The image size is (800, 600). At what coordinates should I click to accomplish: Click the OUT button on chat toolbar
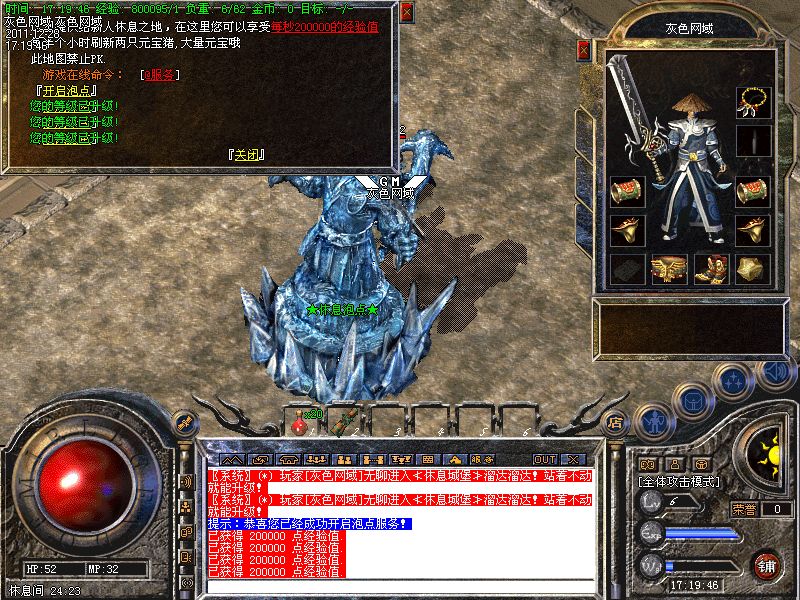[545, 459]
